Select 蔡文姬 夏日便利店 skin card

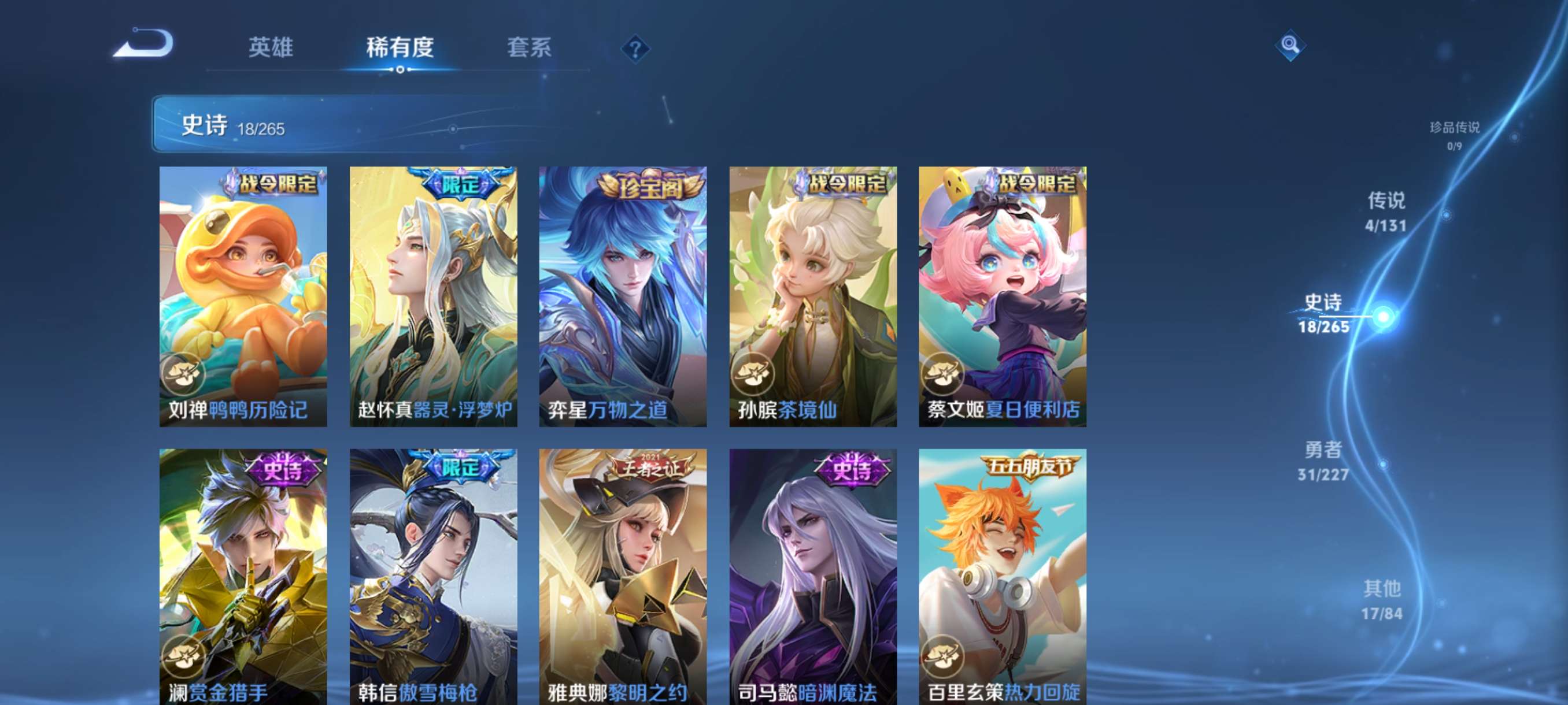pyautogui.click(x=1002, y=296)
